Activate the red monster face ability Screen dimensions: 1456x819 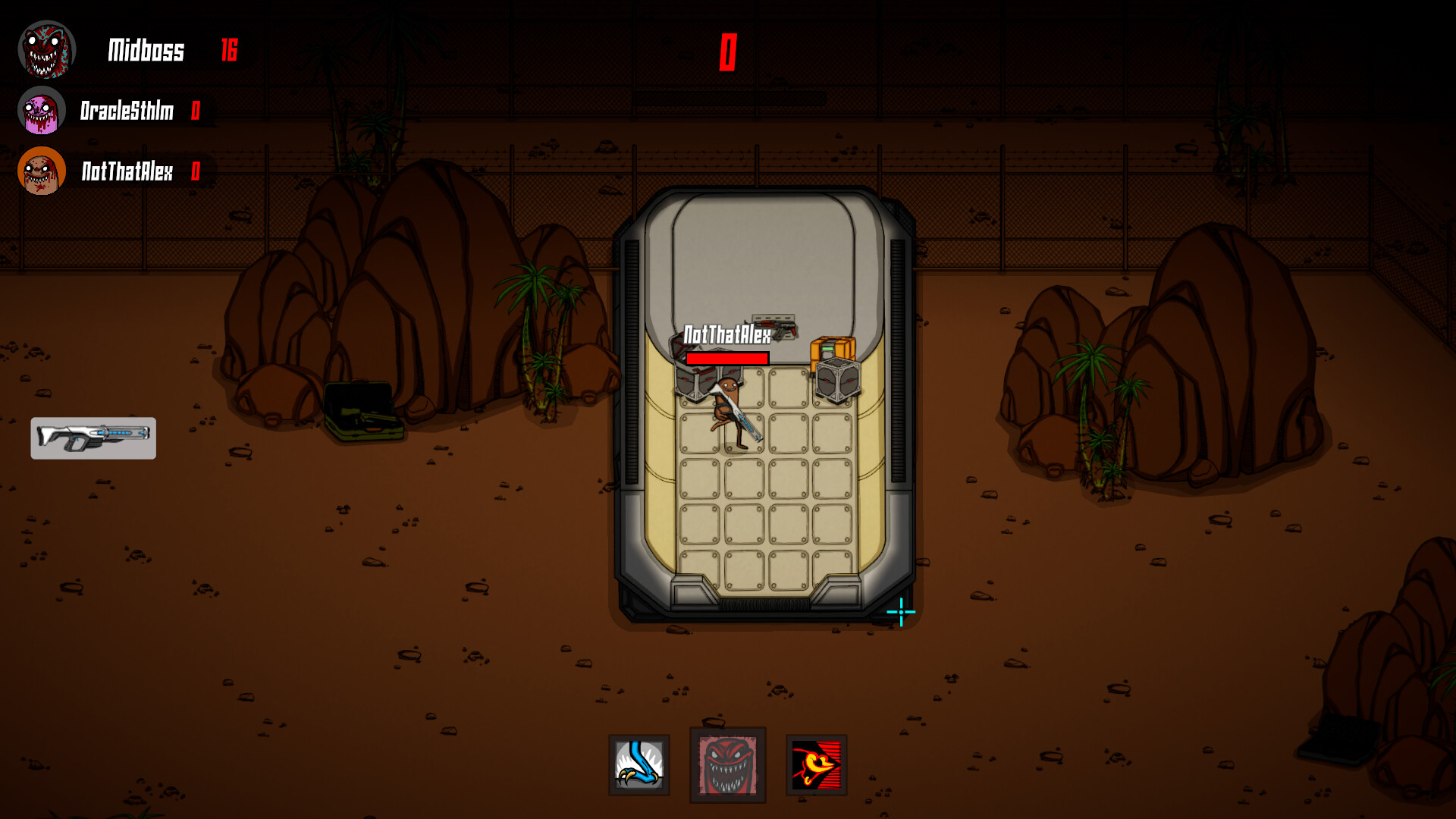pyautogui.click(x=727, y=764)
